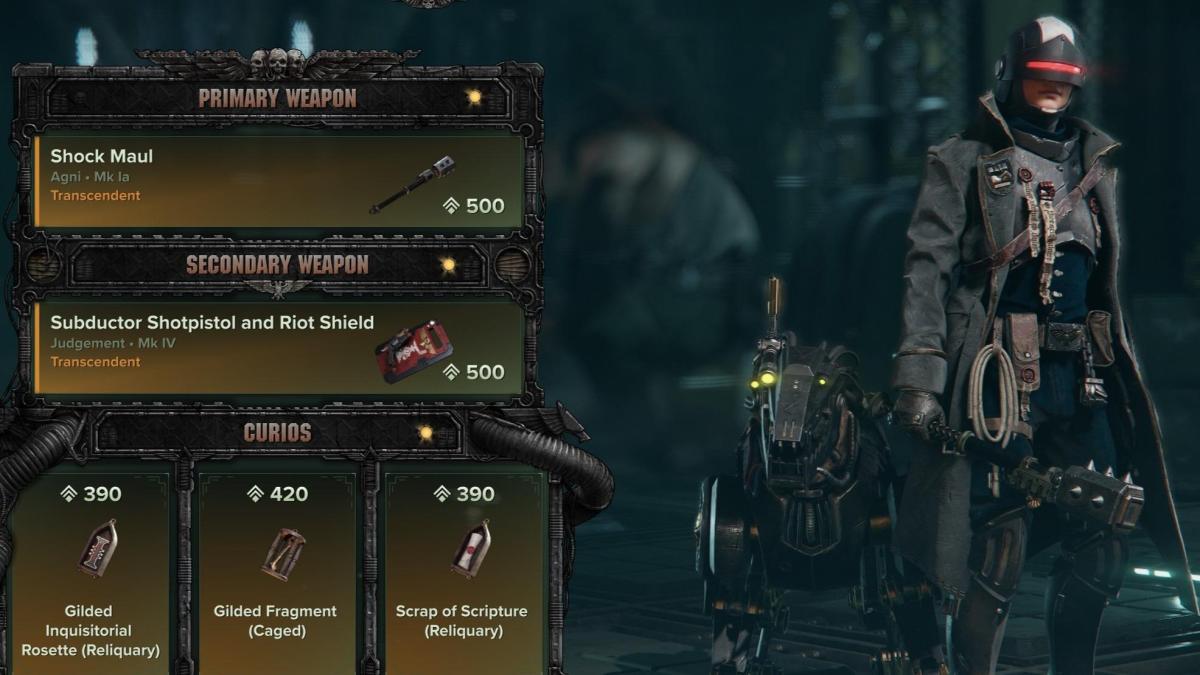Select the Shock Maul primary weapon slot

click(279, 178)
